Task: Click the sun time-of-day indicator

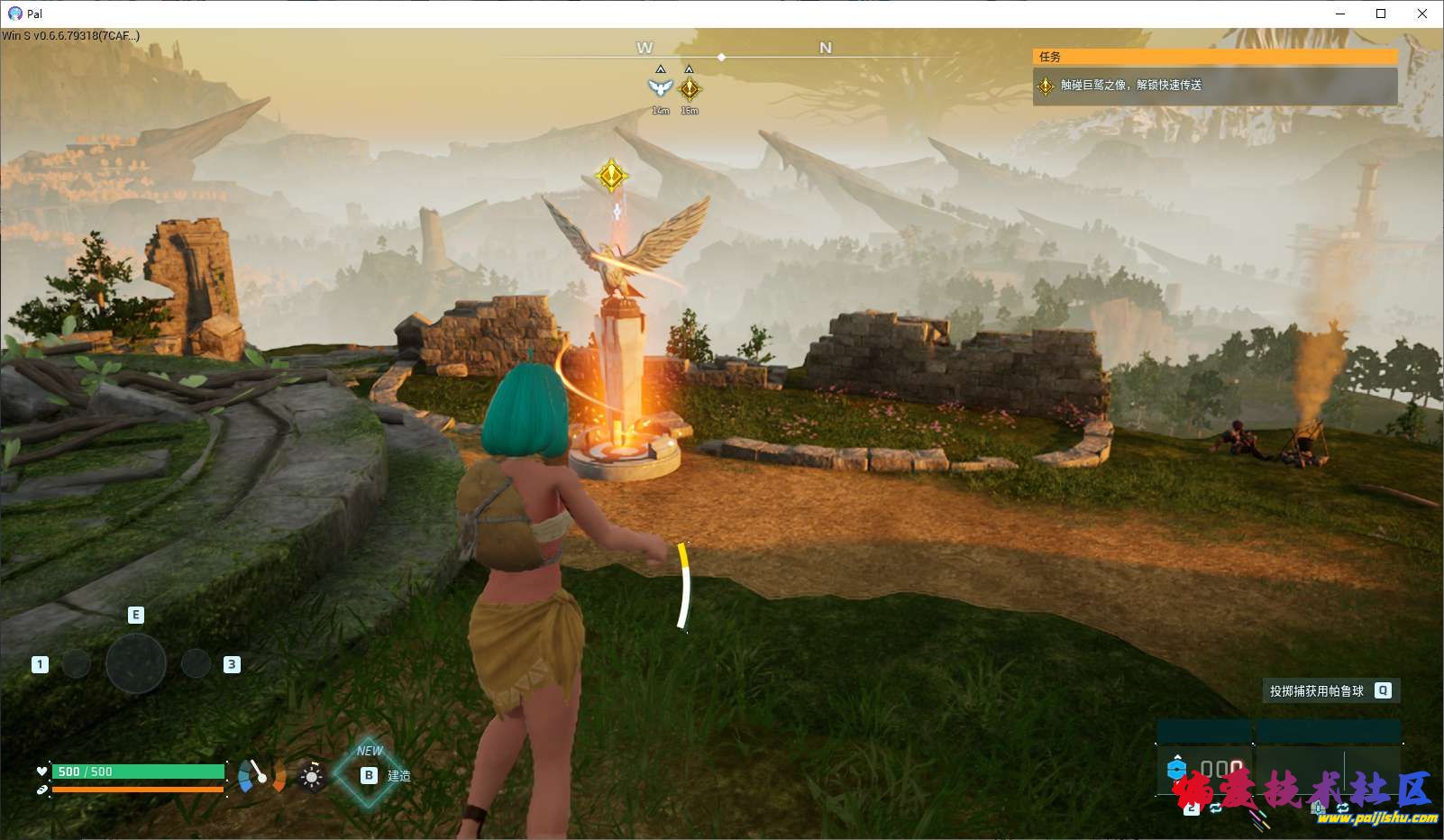Action: point(312,776)
